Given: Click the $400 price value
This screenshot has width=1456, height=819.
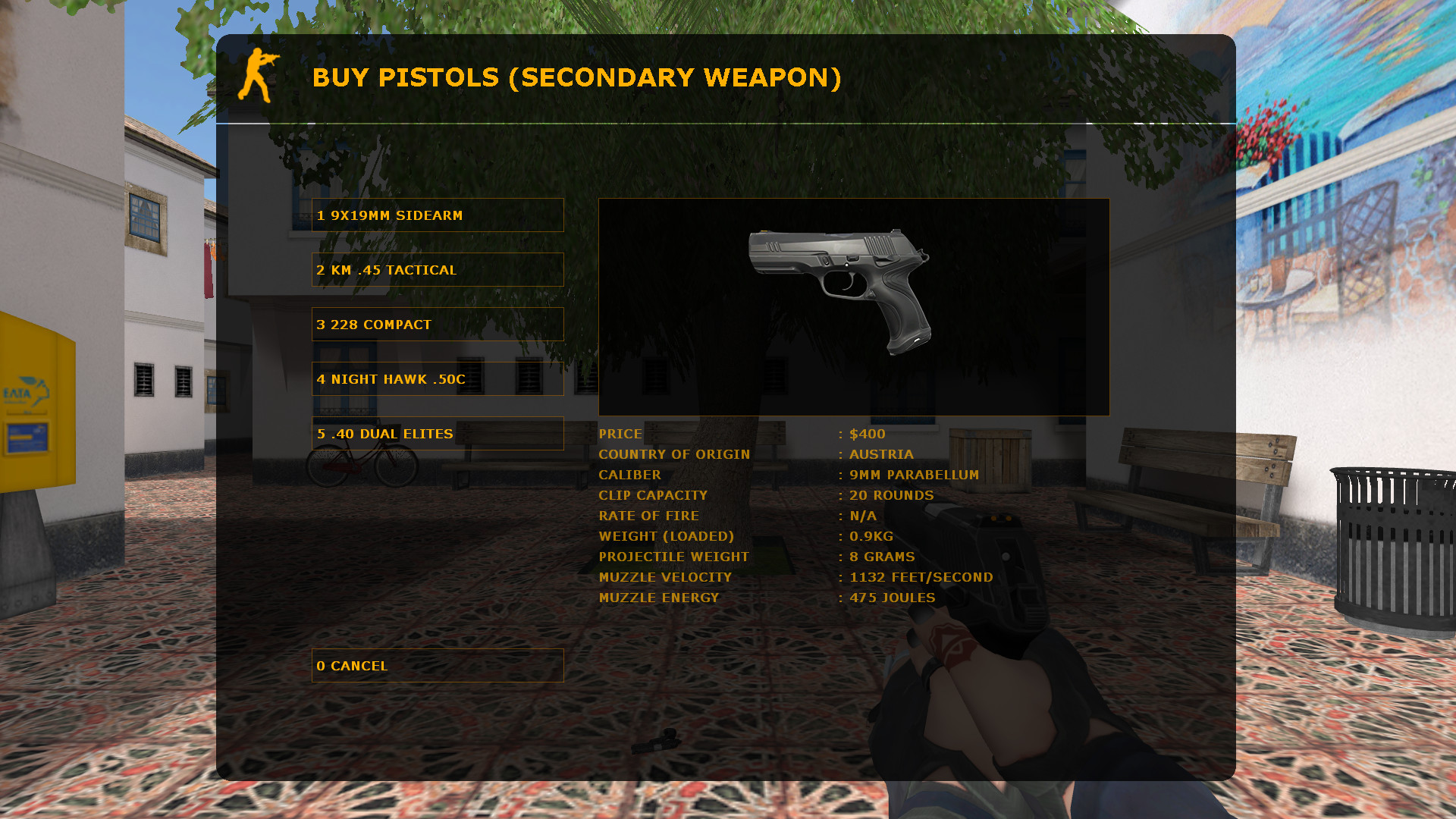Looking at the screenshot, I should pyautogui.click(x=868, y=434).
